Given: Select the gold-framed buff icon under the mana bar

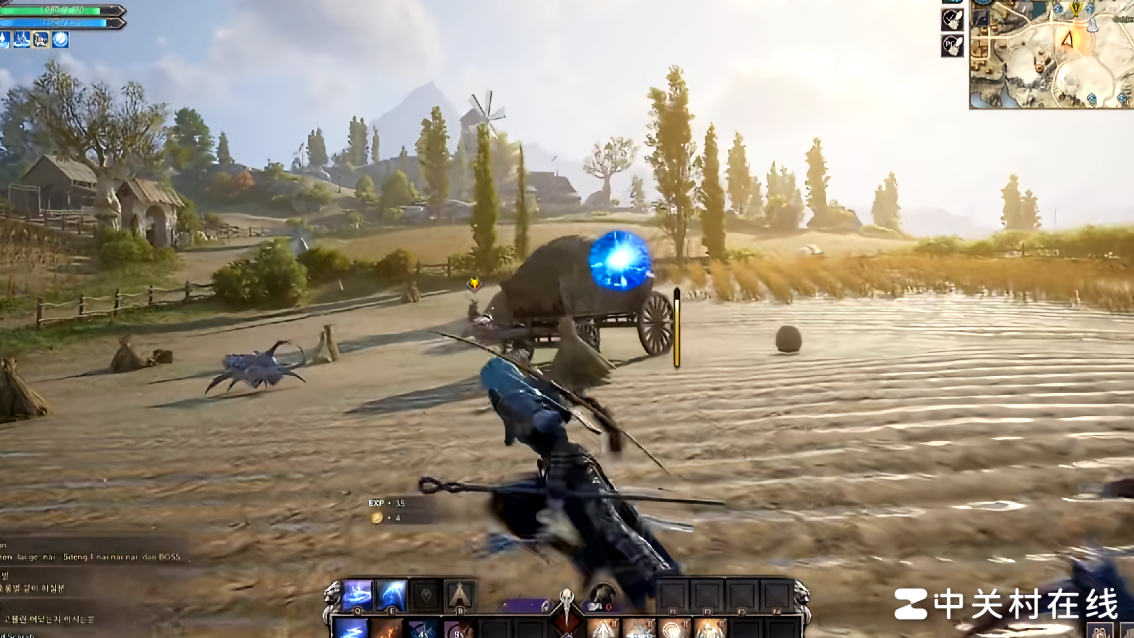Looking at the screenshot, I should (41, 40).
